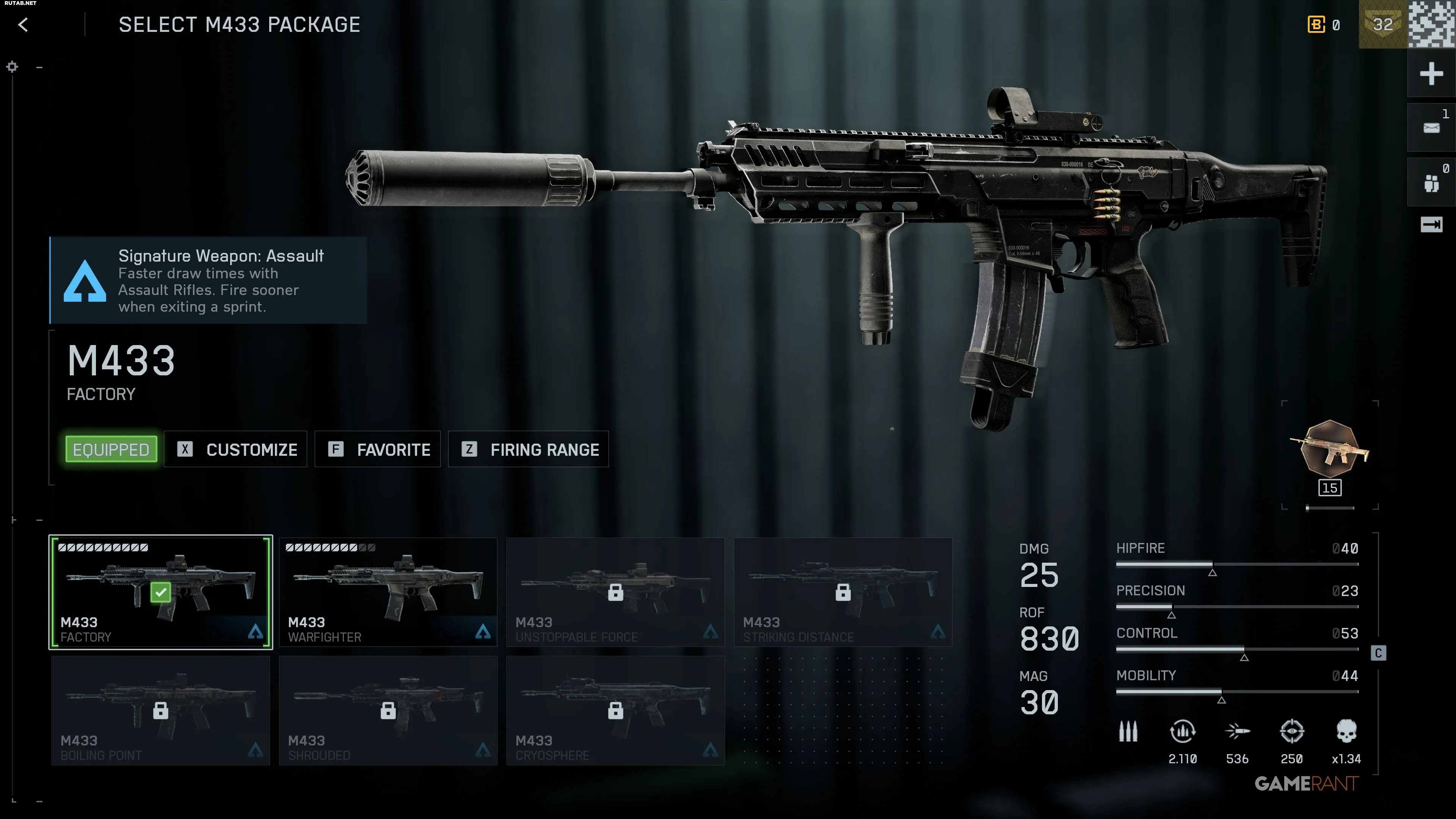Choose the locked Shrouded package
1456x819 pixels.
(x=388, y=711)
